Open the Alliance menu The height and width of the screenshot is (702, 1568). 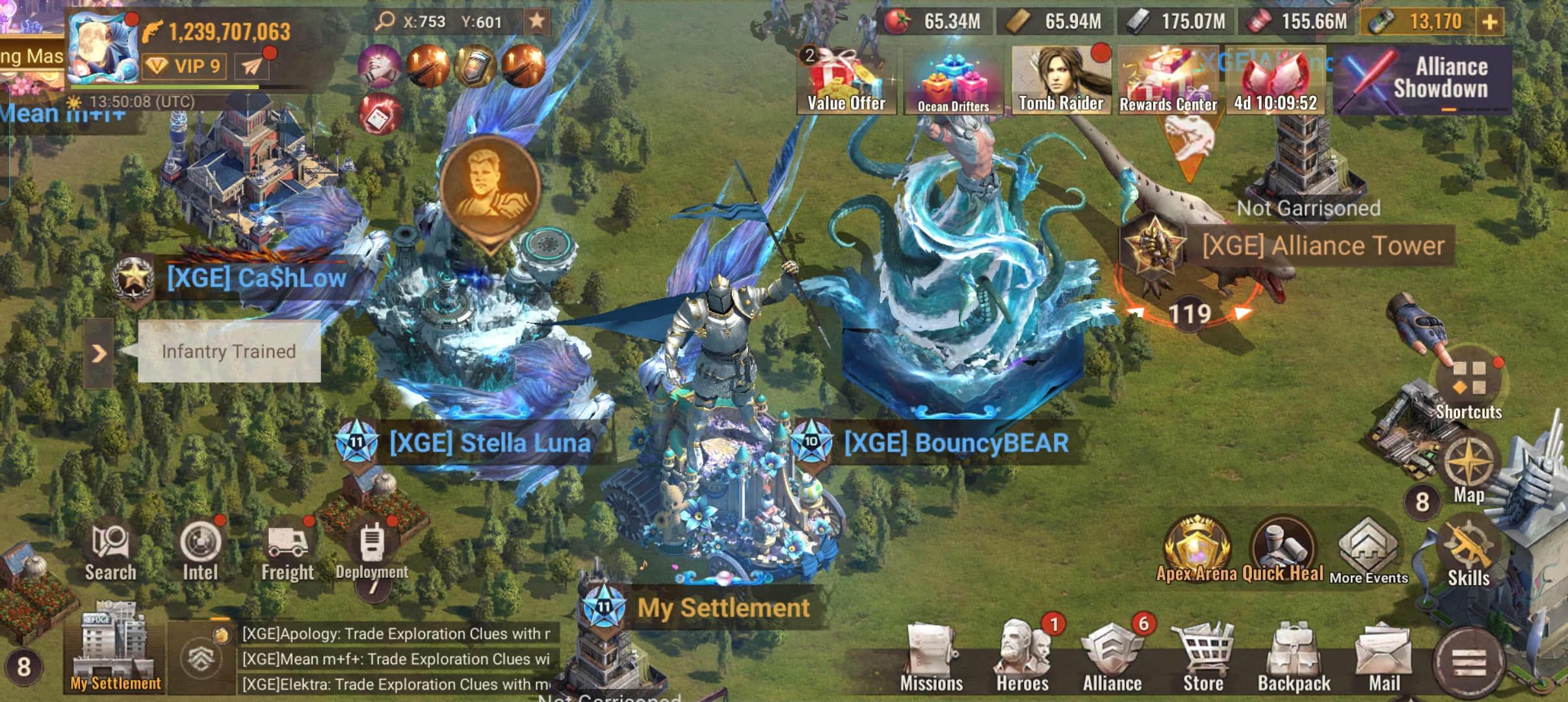click(1112, 658)
